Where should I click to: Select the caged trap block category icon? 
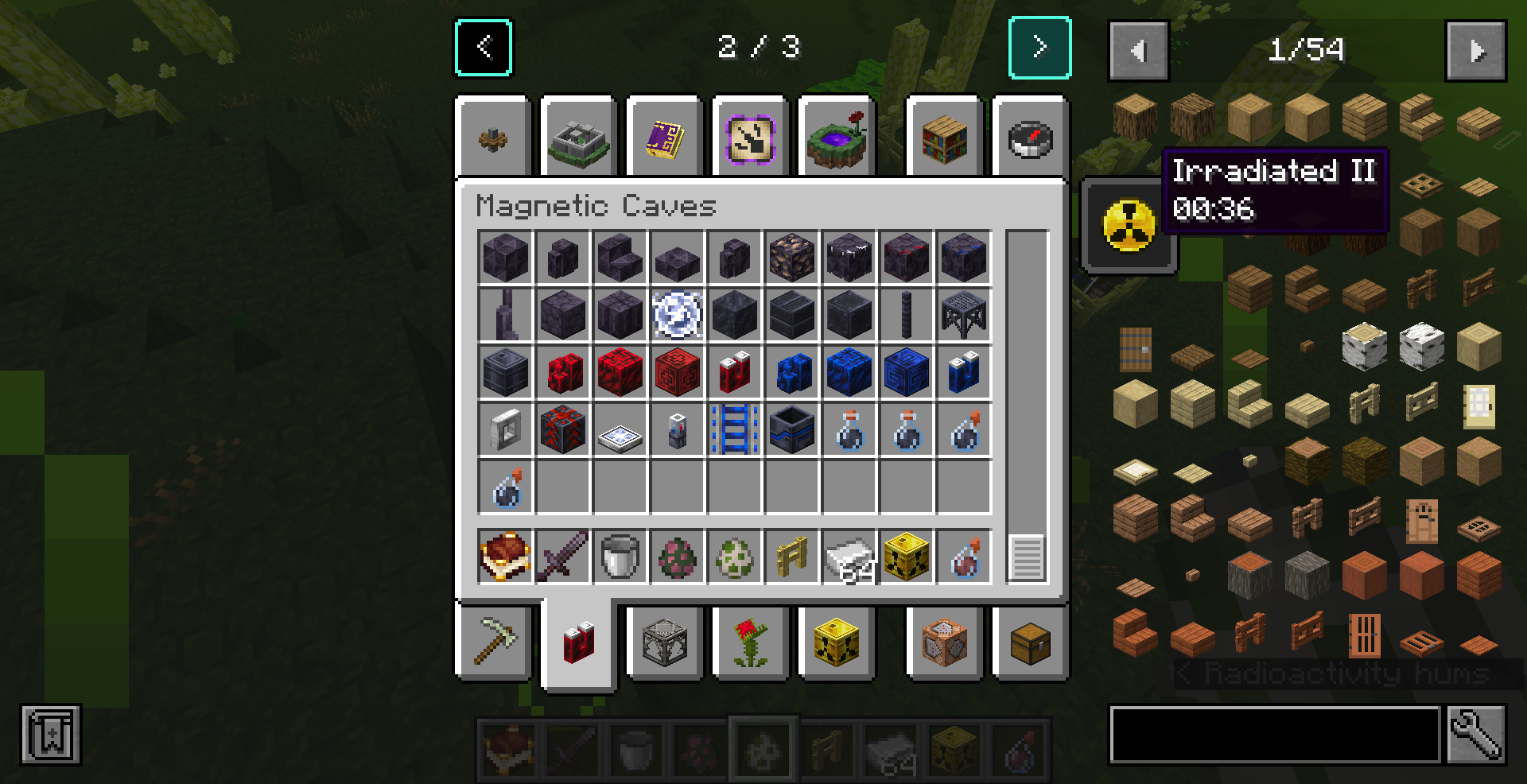(665, 644)
